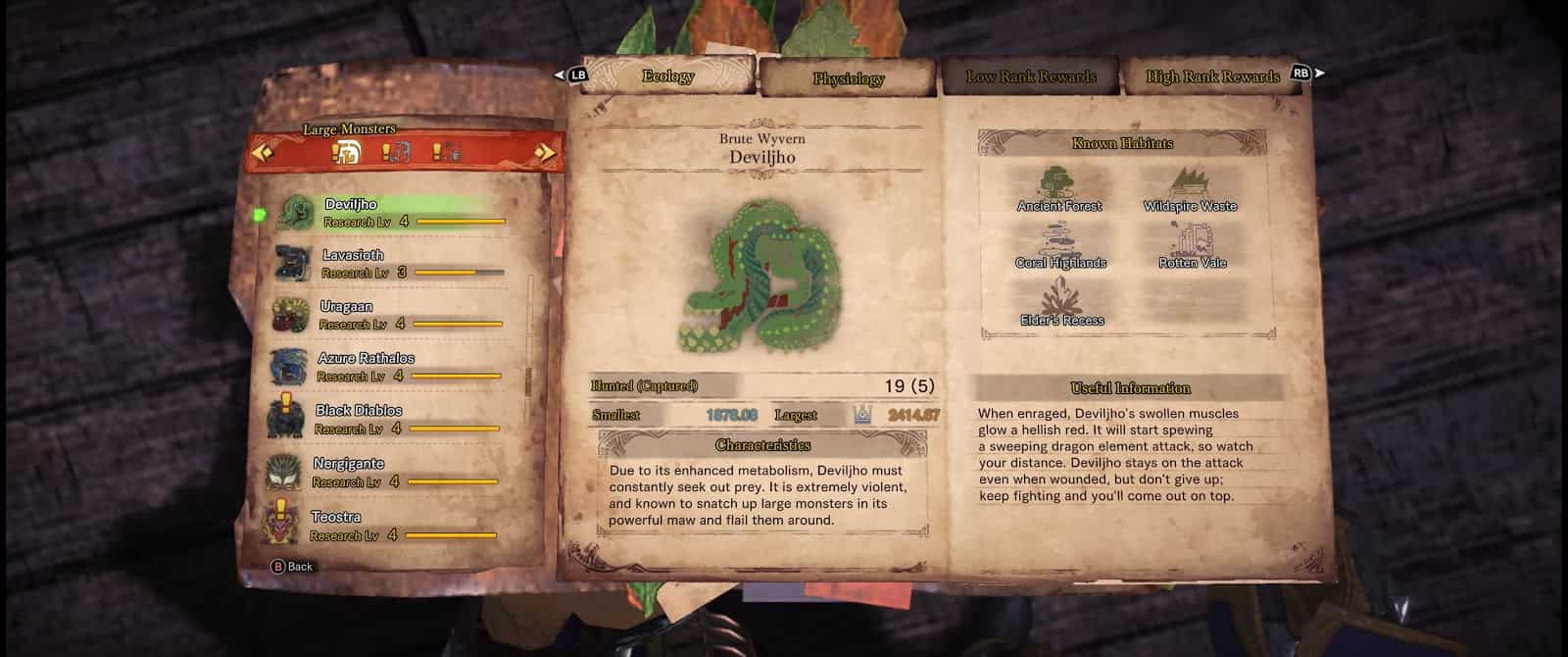View the High Rank Rewards tab
This screenshot has width=1568, height=657.
click(x=1212, y=76)
